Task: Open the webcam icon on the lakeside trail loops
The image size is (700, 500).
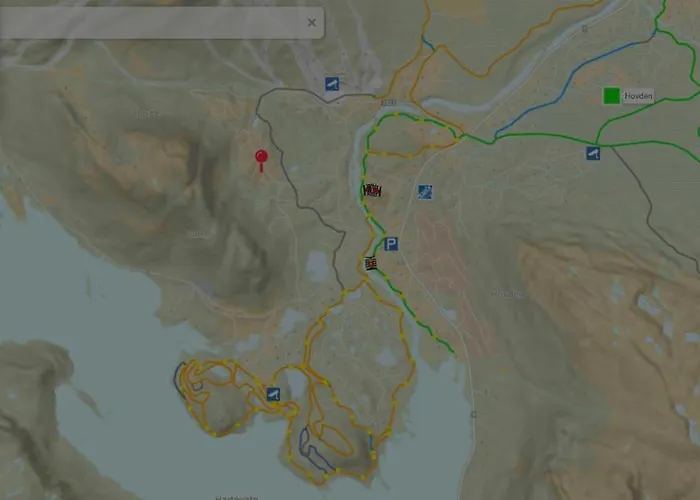Action: (273, 395)
